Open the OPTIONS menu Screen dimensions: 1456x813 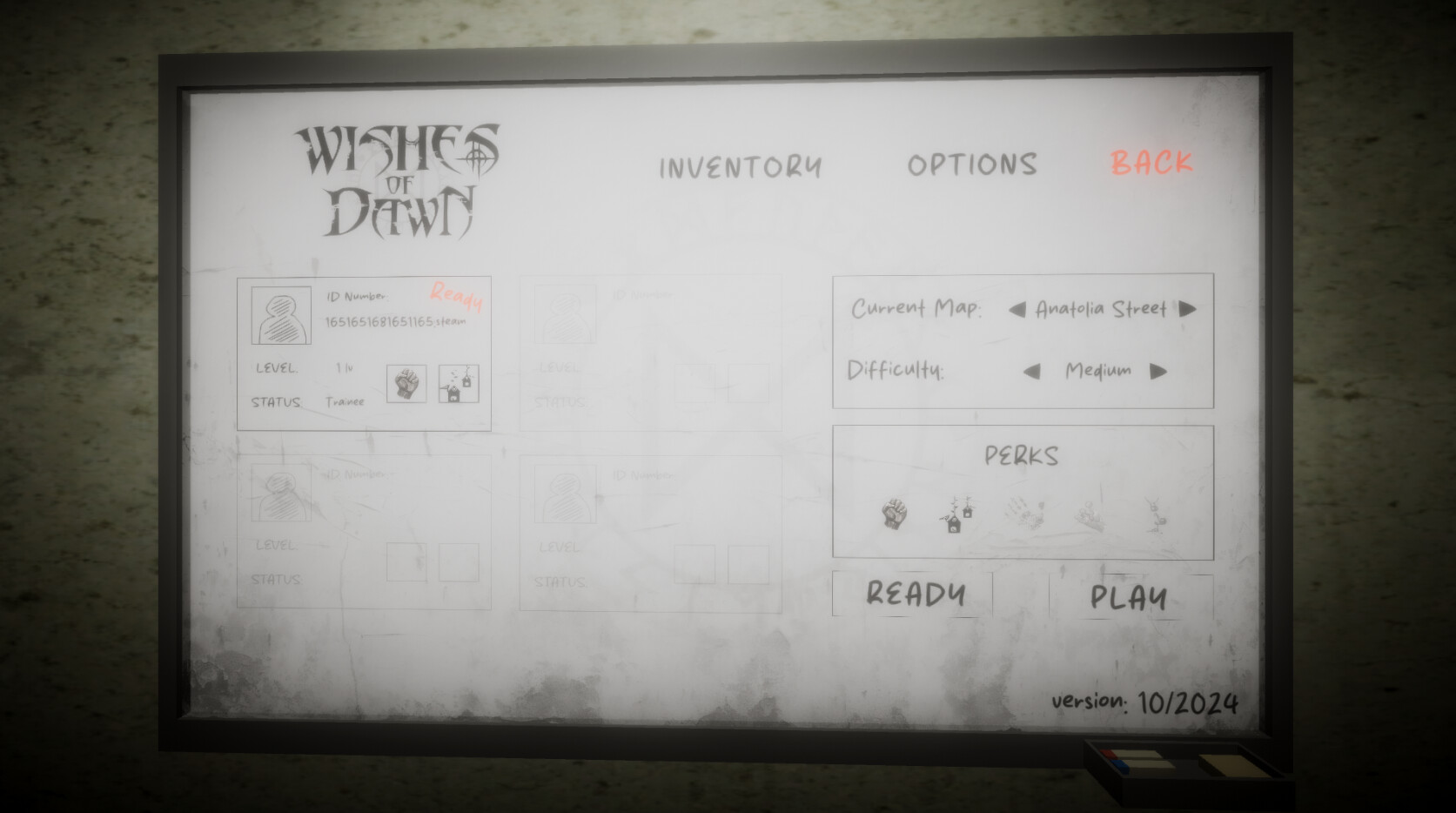(972, 165)
